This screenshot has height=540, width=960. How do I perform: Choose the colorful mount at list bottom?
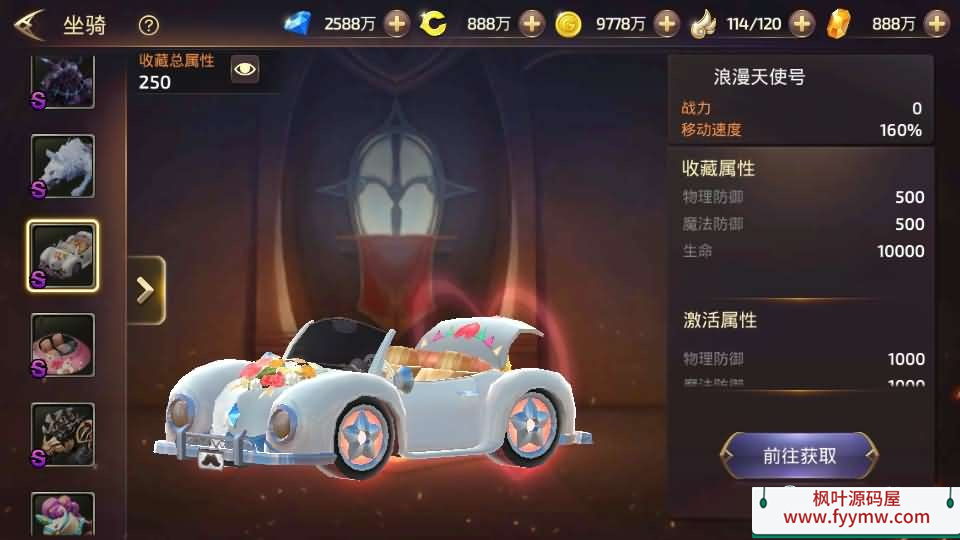tap(63, 514)
